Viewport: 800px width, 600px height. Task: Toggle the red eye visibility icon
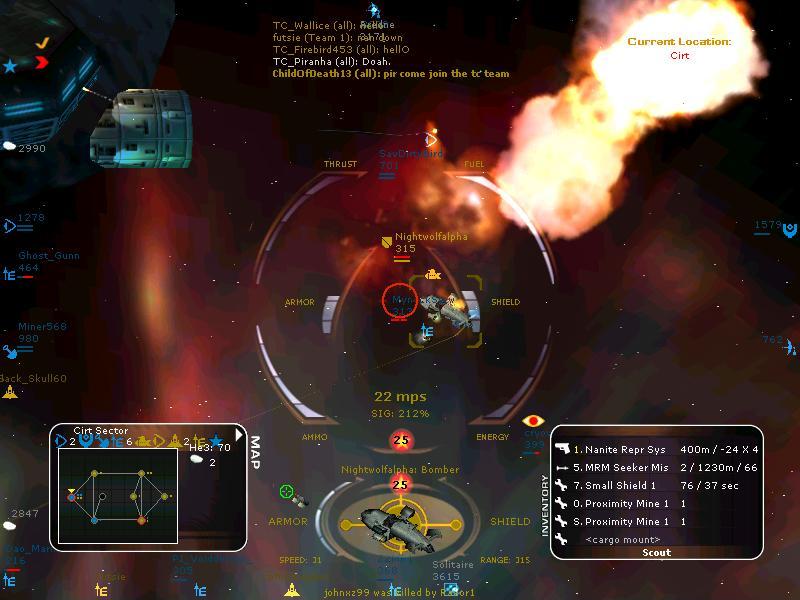coord(533,421)
